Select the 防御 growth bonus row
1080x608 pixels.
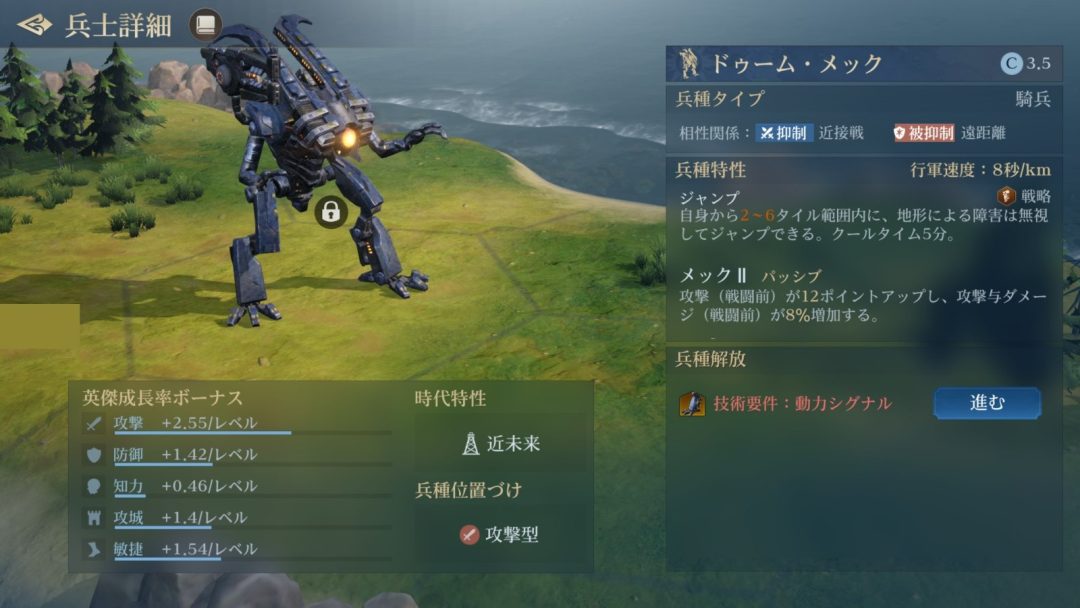pos(237,455)
